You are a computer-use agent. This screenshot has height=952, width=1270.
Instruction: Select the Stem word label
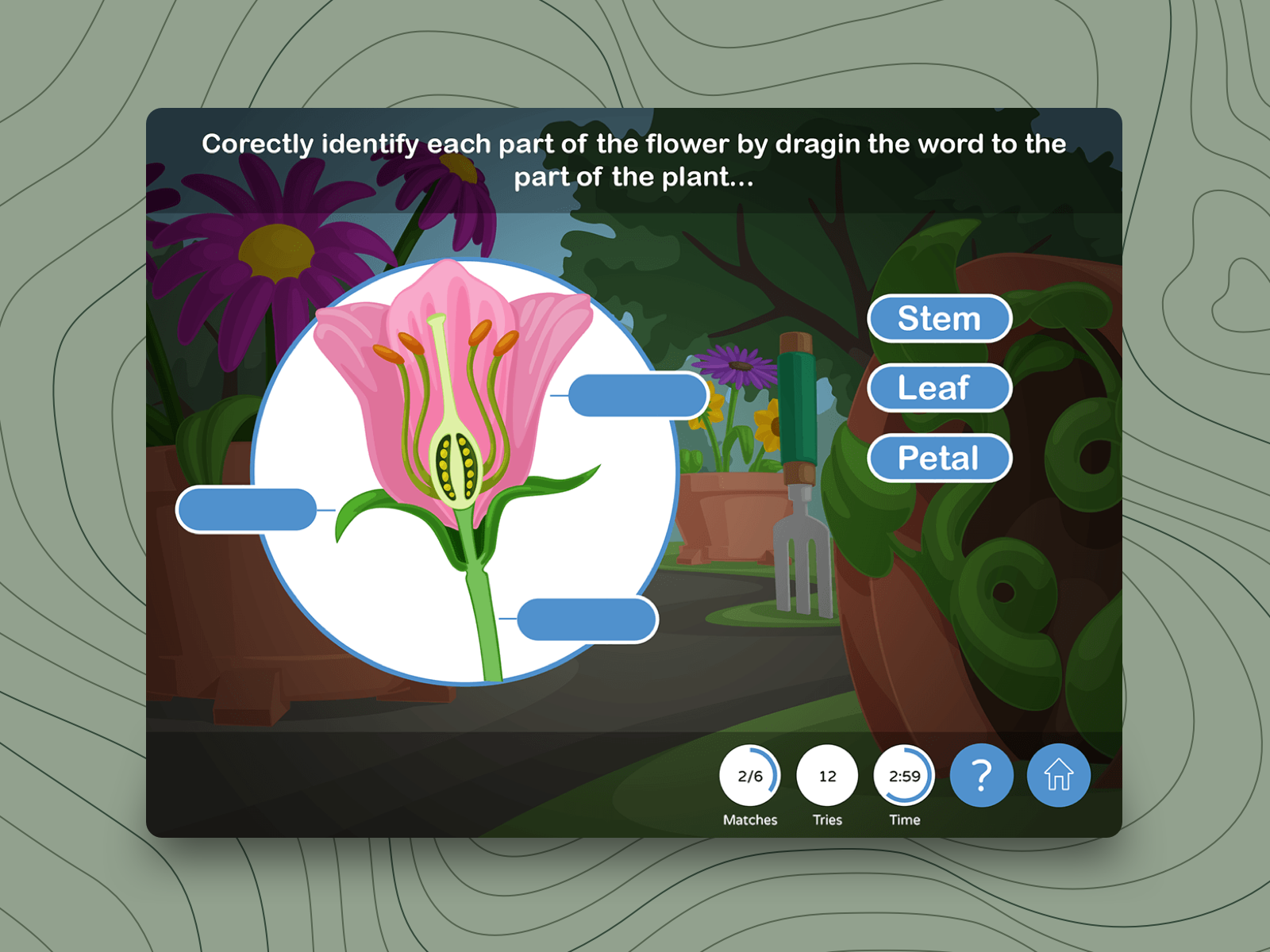pyautogui.click(x=939, y=319)
